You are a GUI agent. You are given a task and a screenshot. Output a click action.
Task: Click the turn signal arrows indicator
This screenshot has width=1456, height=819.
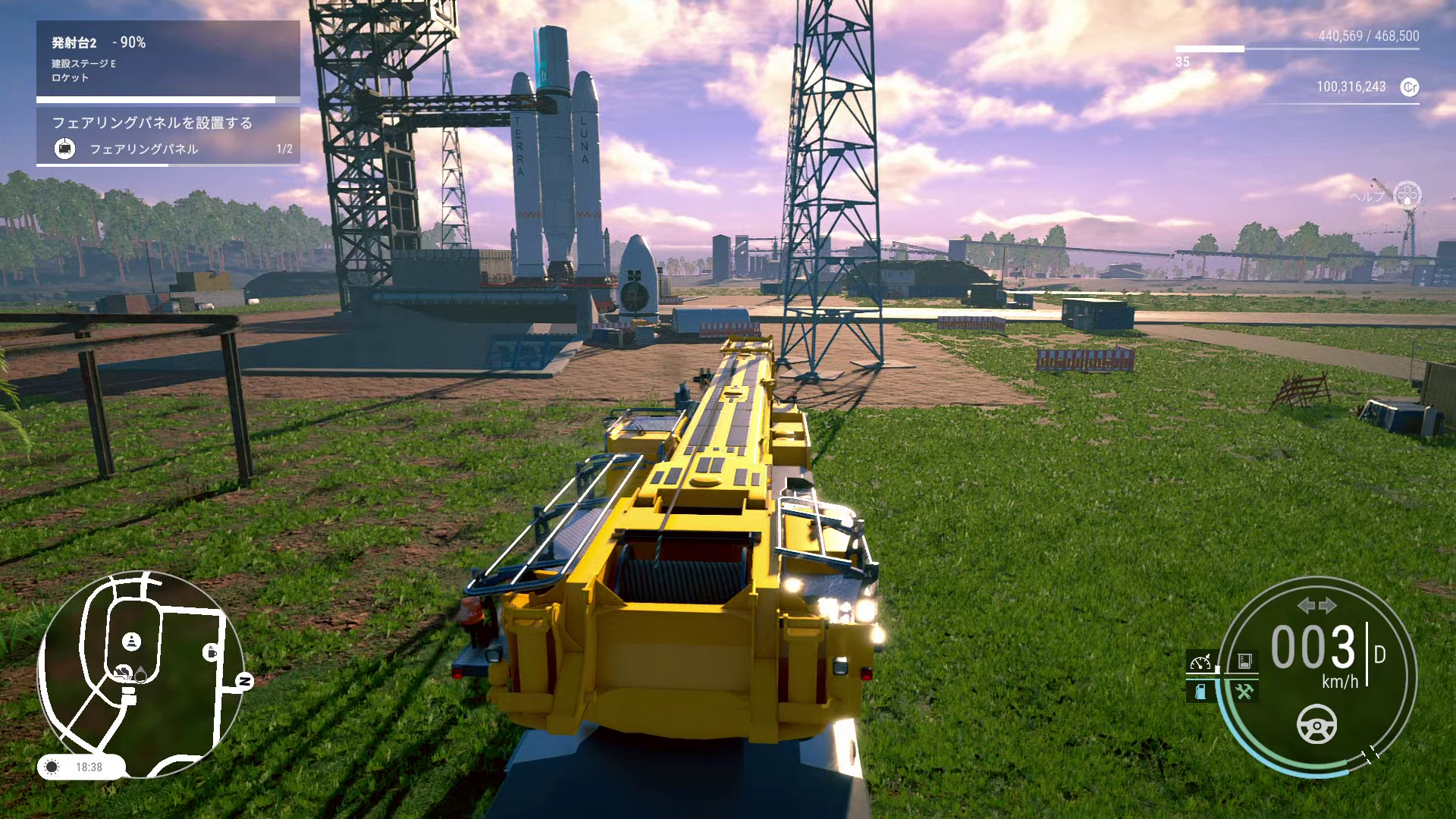[x=1316, y=605]
